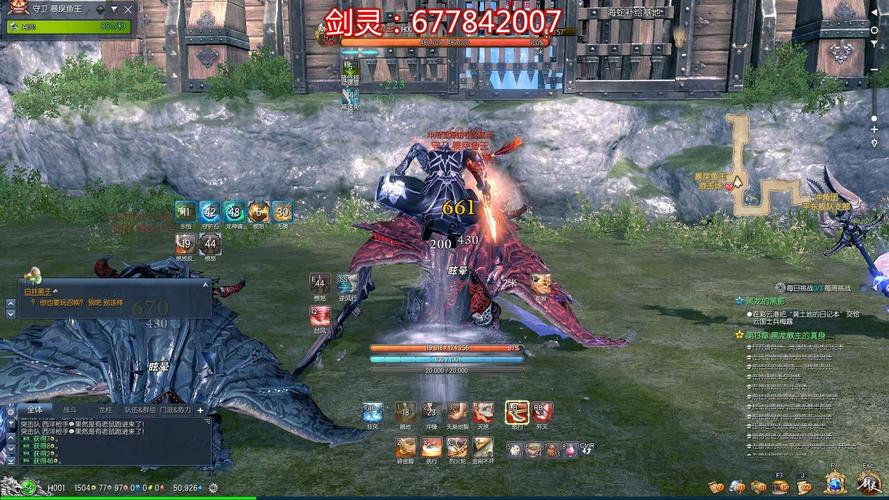
Task: Activate the 金刚不坏 skill
Action: click(483, 449)
